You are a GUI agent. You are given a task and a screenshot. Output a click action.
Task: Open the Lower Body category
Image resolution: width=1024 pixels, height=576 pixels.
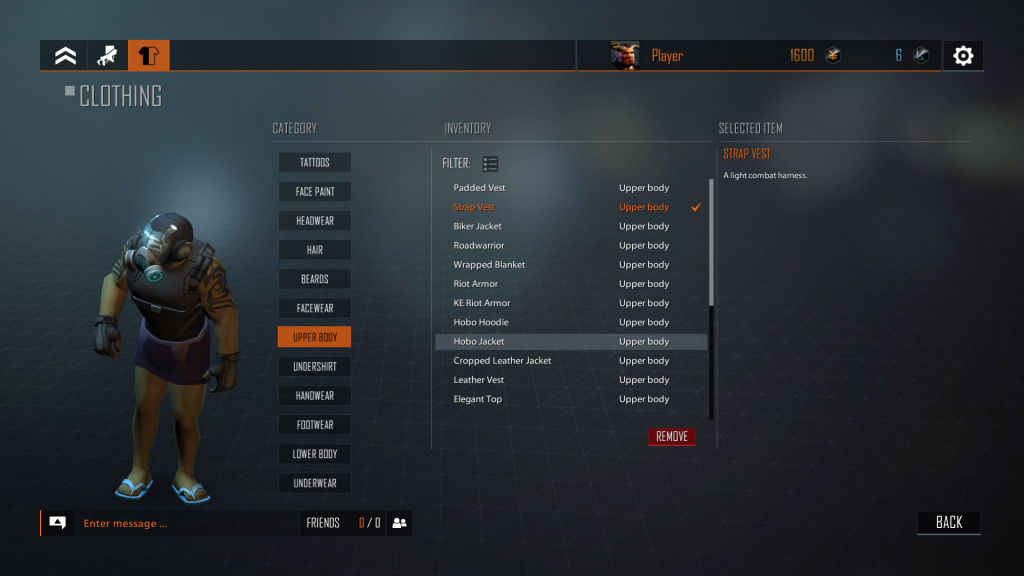pos(314,454)
